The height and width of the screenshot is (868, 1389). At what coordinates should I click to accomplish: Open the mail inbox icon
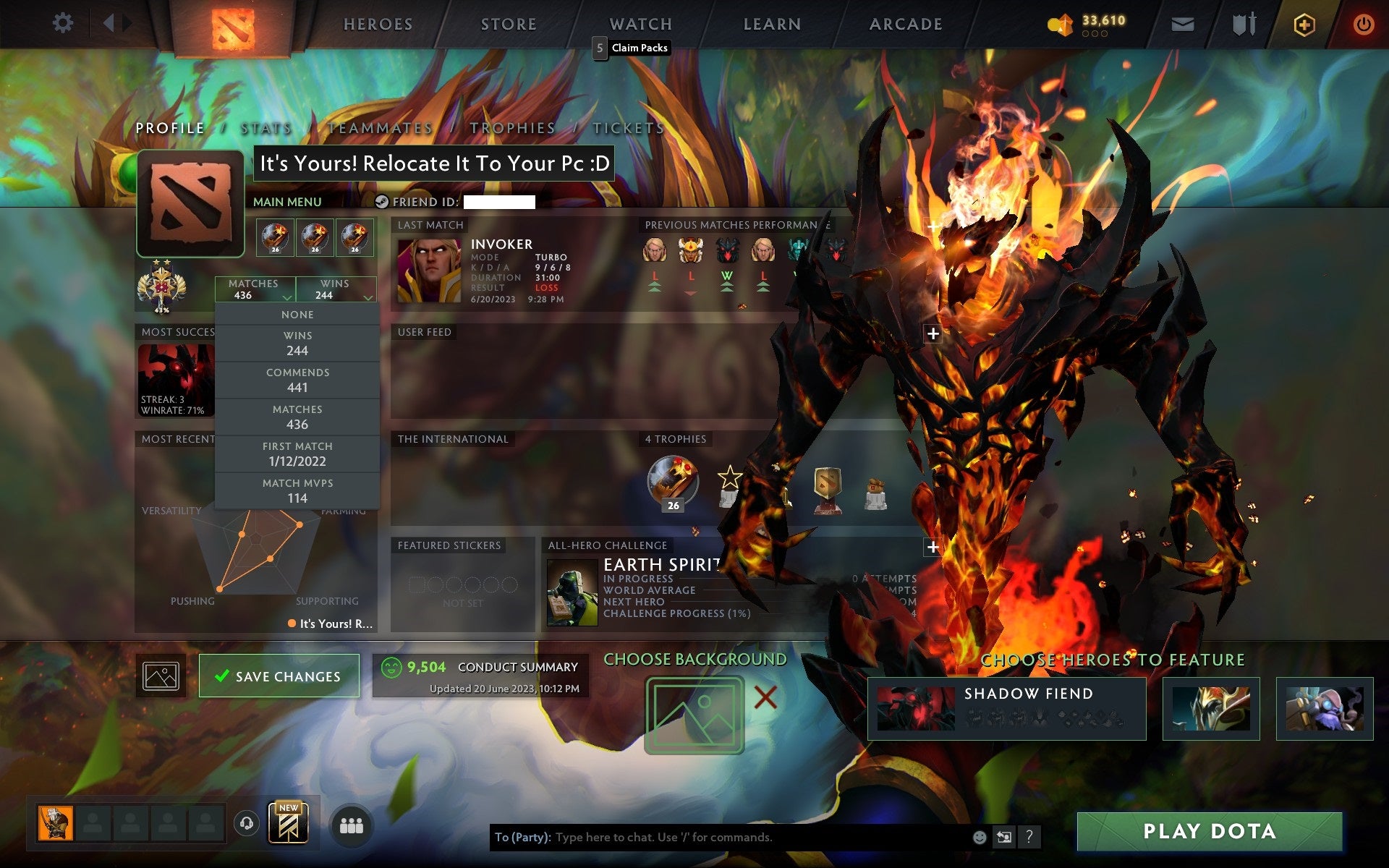tap(1181, 23)
